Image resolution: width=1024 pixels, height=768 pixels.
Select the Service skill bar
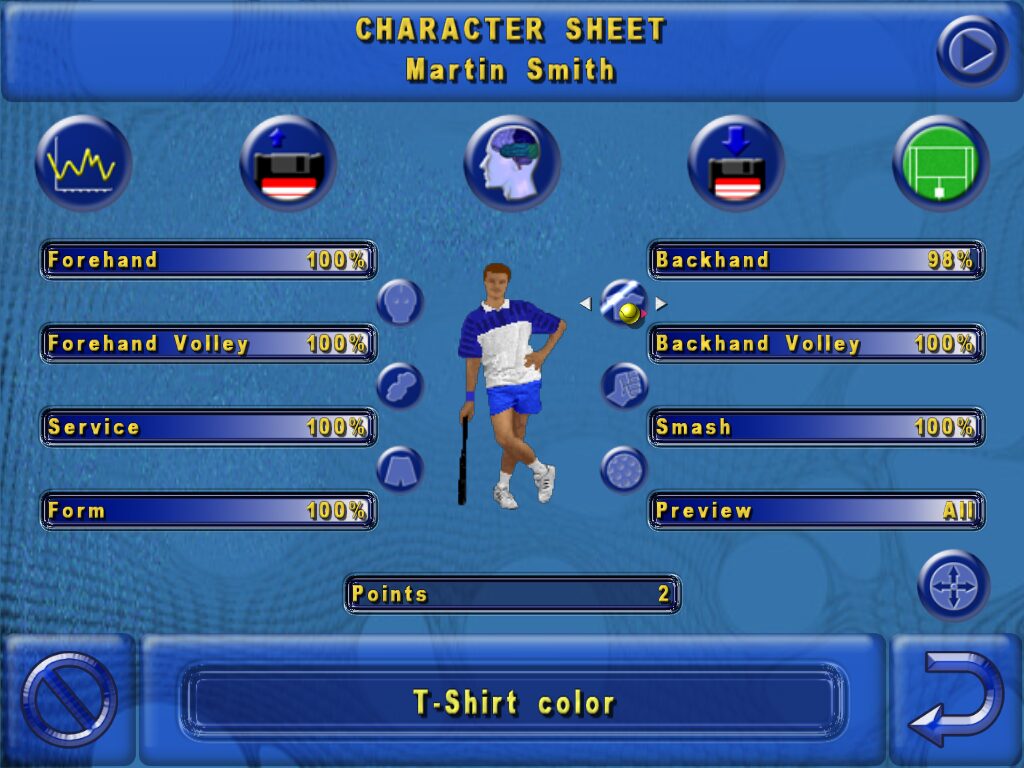pos(208,427)
